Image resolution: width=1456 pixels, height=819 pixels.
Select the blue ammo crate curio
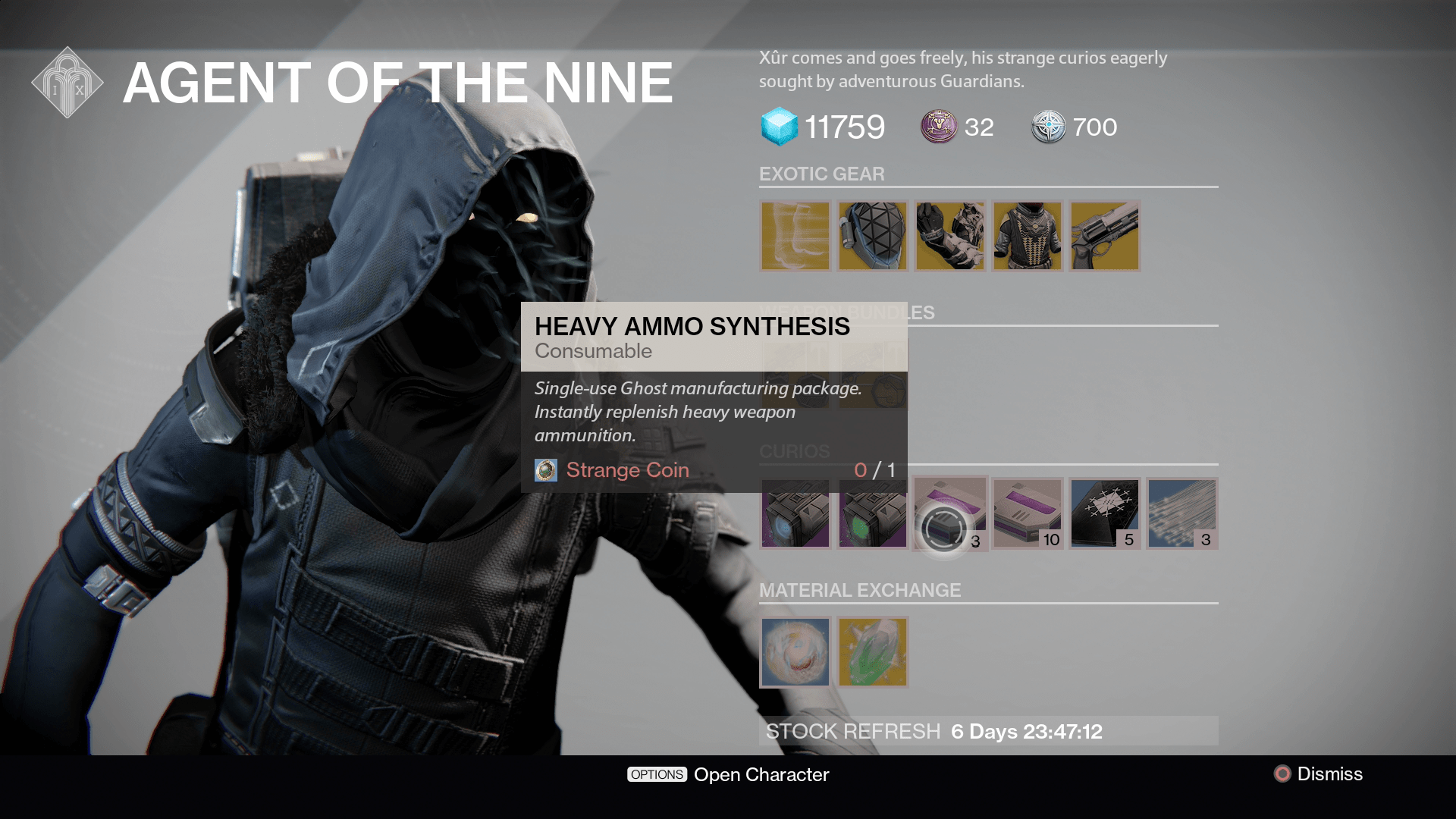tap(795, 514)
